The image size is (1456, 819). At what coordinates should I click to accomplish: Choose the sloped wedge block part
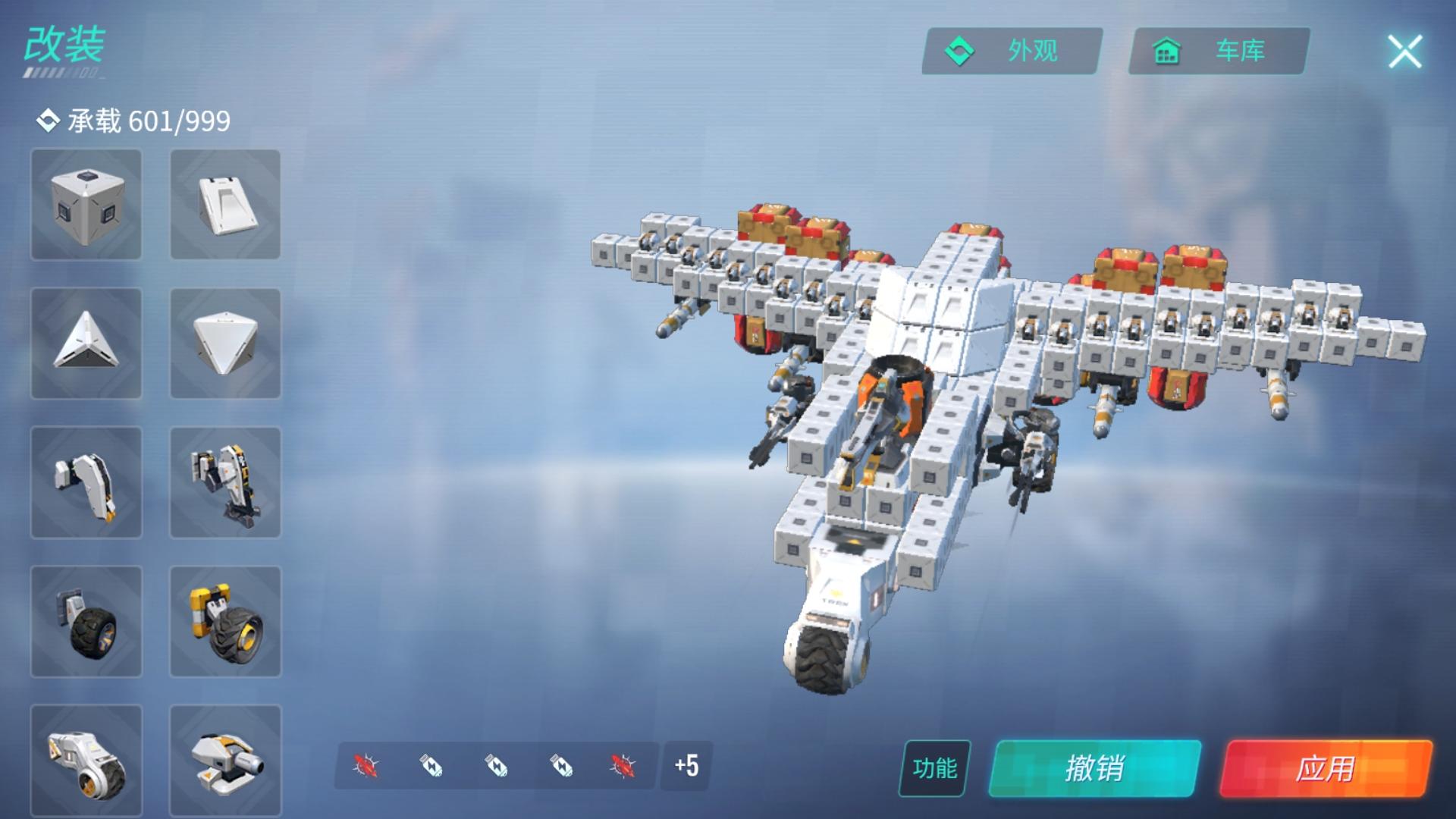[225, 205]
